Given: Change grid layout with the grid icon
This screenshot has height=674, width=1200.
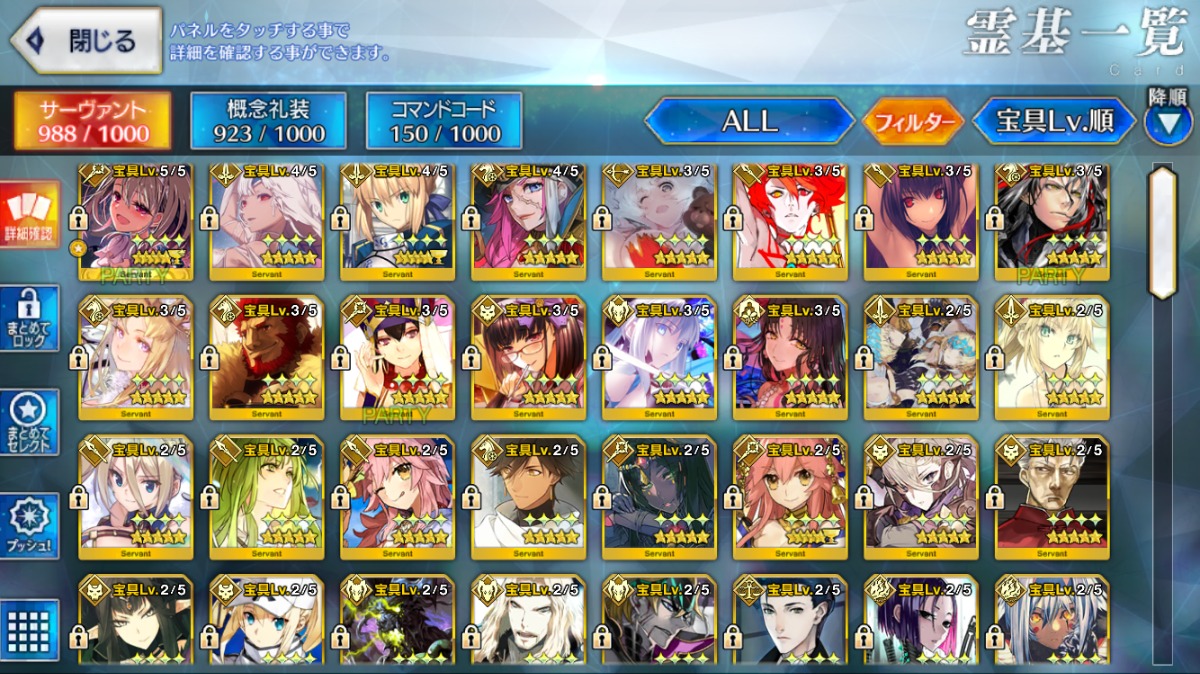Looking at the screenshot, I should click(x=29, y=630).
